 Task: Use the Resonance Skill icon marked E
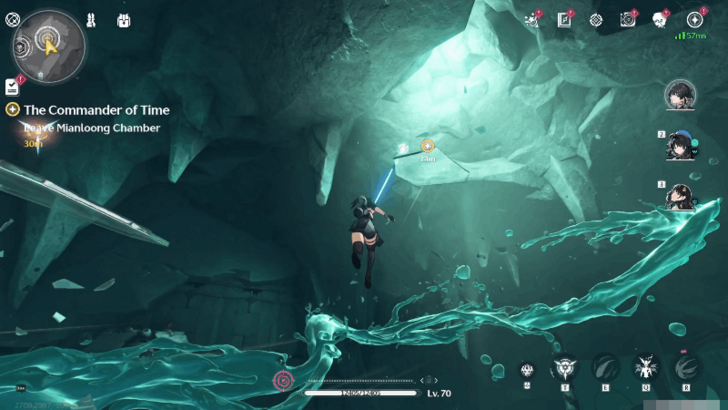click(x=604, y=368)
